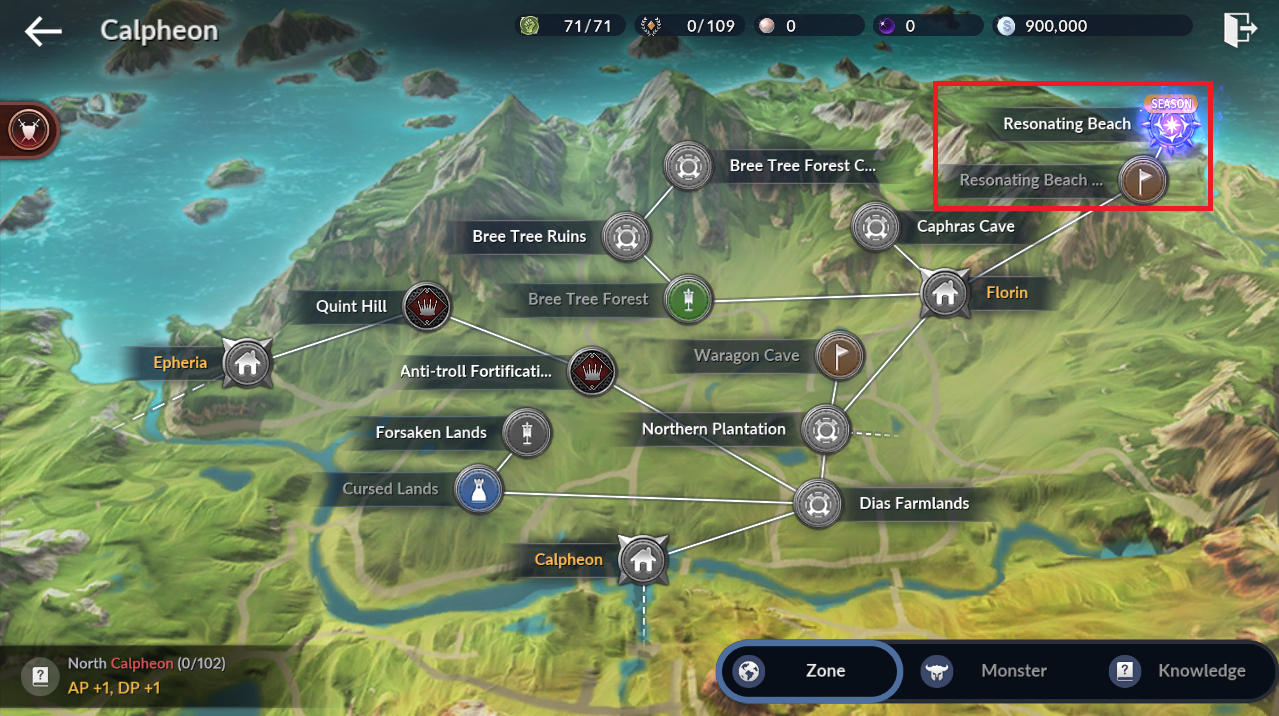Choose the Dias Farmlands node
1279x716 pixels.
coord(816,503)
